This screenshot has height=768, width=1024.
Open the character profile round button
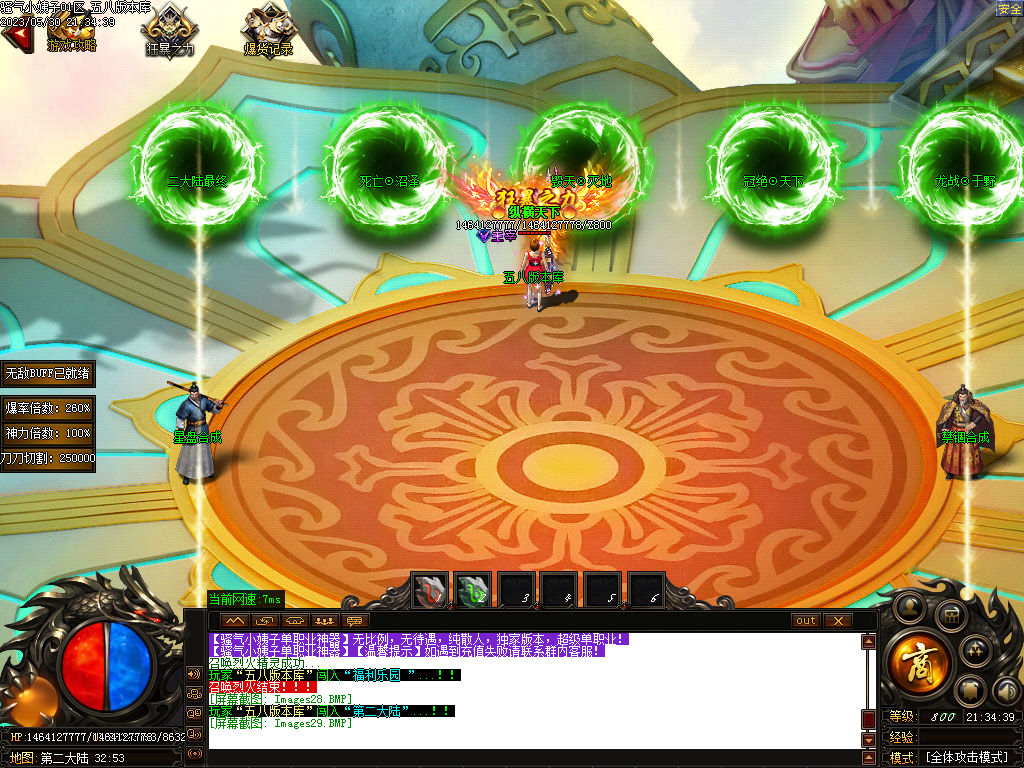(908, 606)
